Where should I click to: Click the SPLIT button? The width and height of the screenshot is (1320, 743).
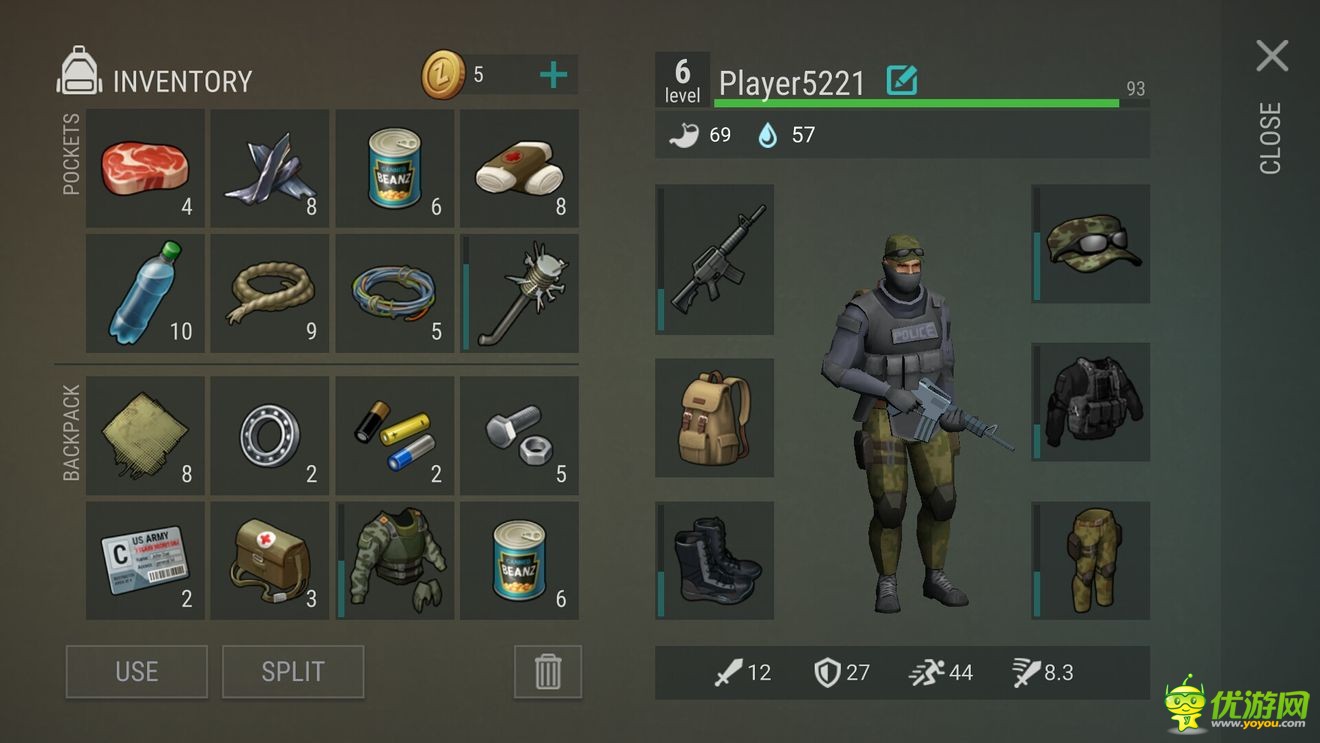[x=293, y=671]
